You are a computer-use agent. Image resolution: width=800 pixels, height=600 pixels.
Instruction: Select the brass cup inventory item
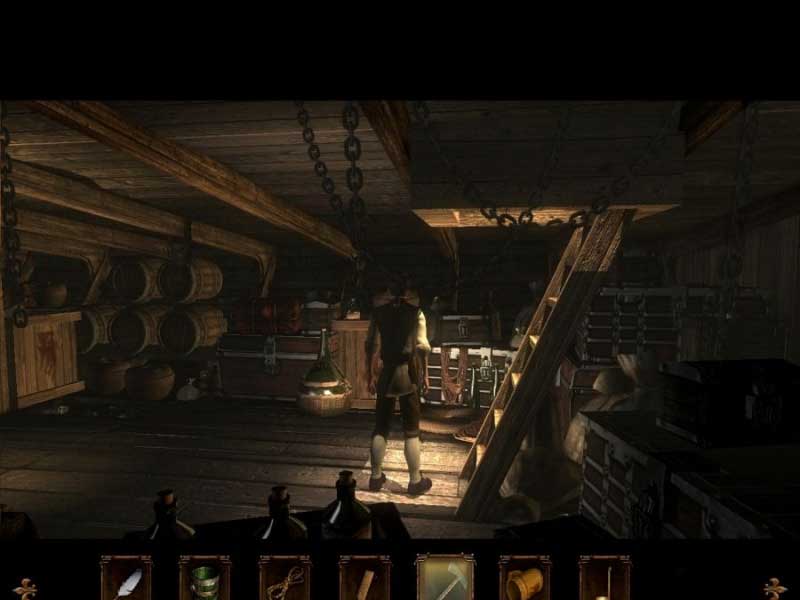pyautogui.click(x=525, y=580)
